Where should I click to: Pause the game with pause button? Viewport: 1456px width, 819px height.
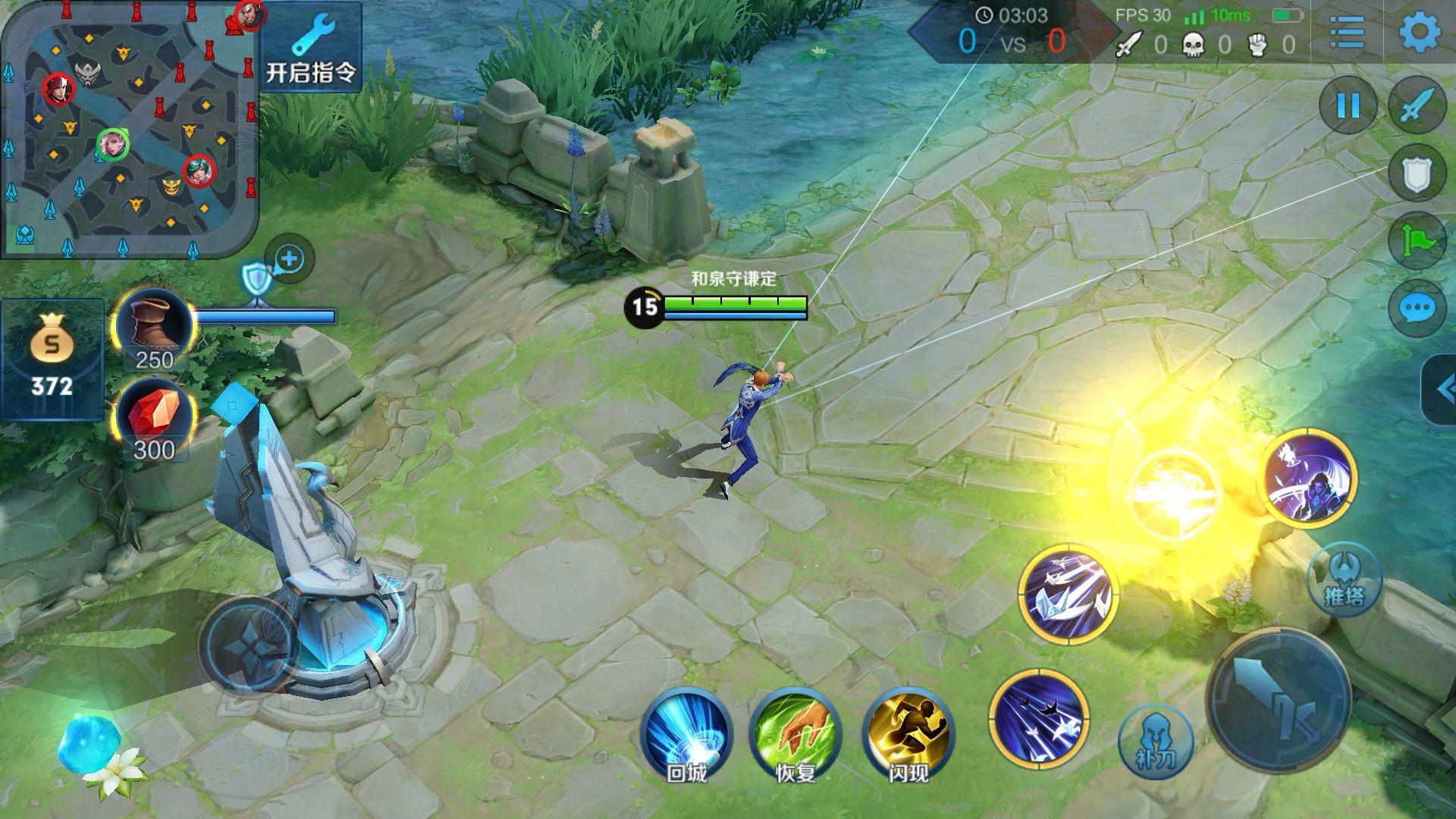[x=1348, y=106]
